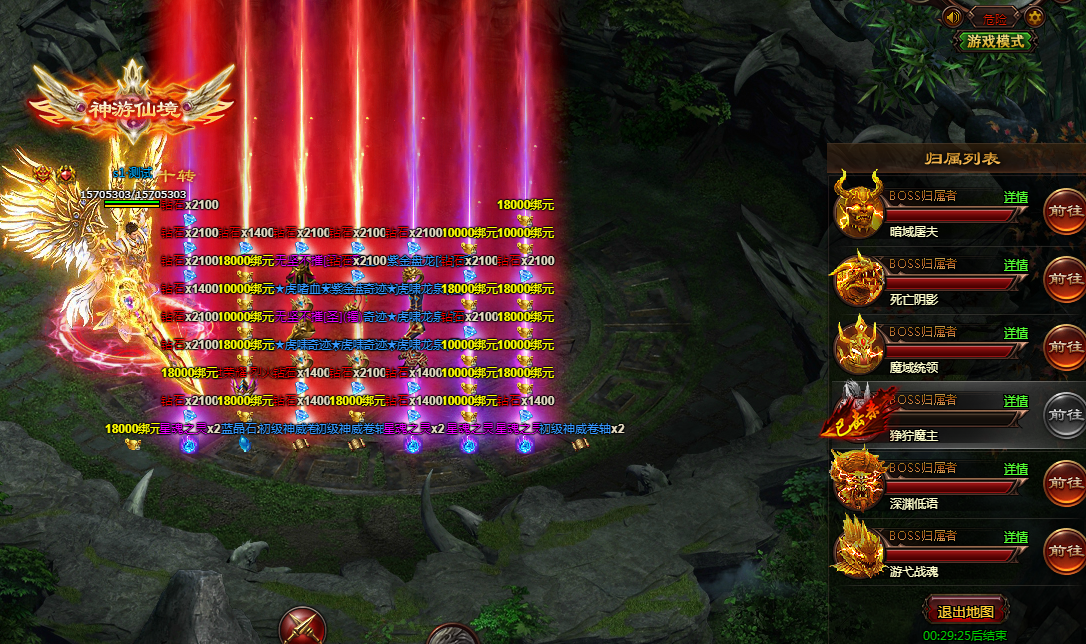Check 详情 details for 狰狞魔主

pos(1016,401)
